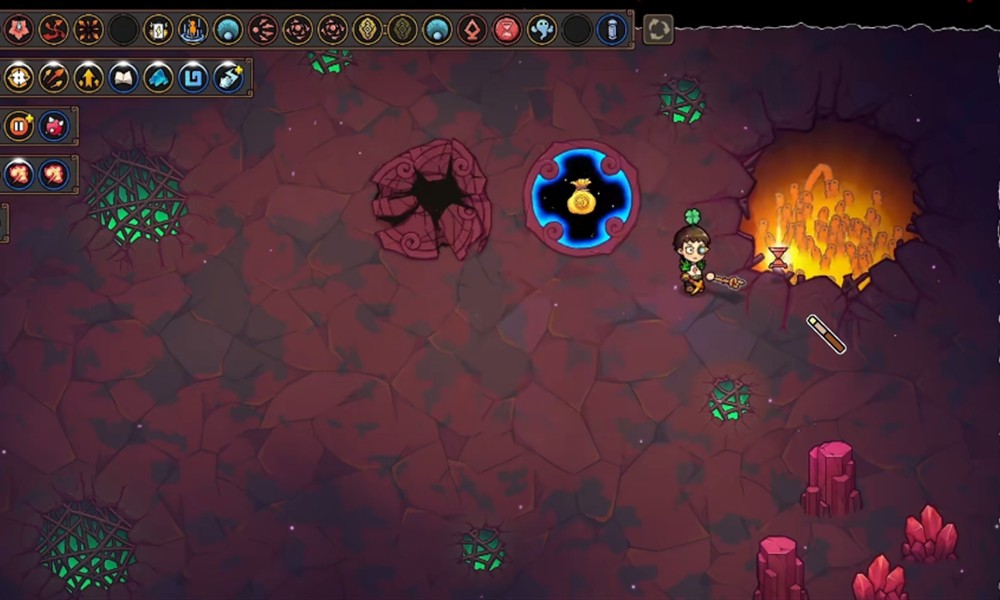Select the ice shard rune with plus
Viewport: 1000px width, 600px height.
click(x=228, y=77)
